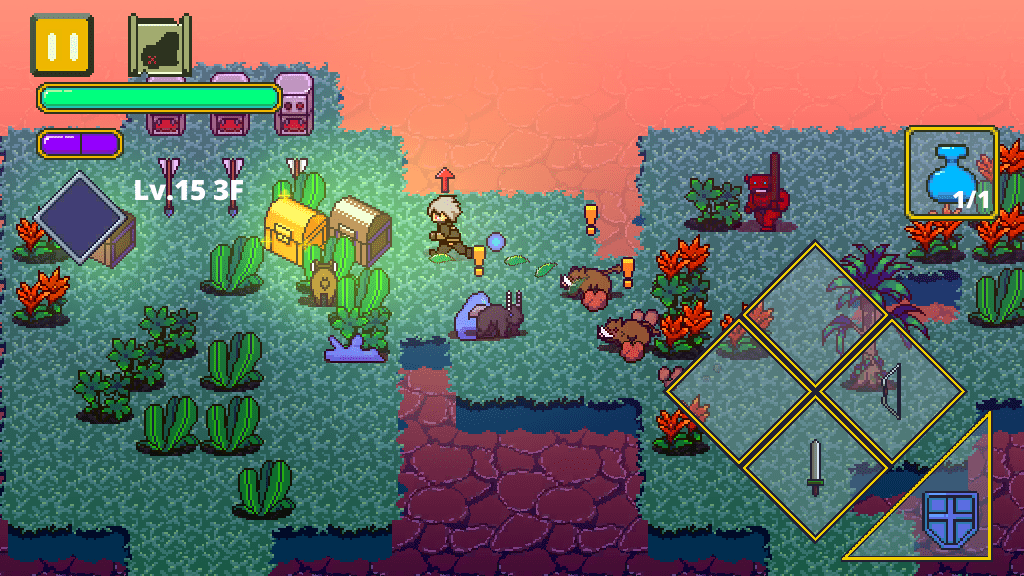Pause the game with the yellow button
This screenshot has height=576, width=1024.
[x=62, y=44]
